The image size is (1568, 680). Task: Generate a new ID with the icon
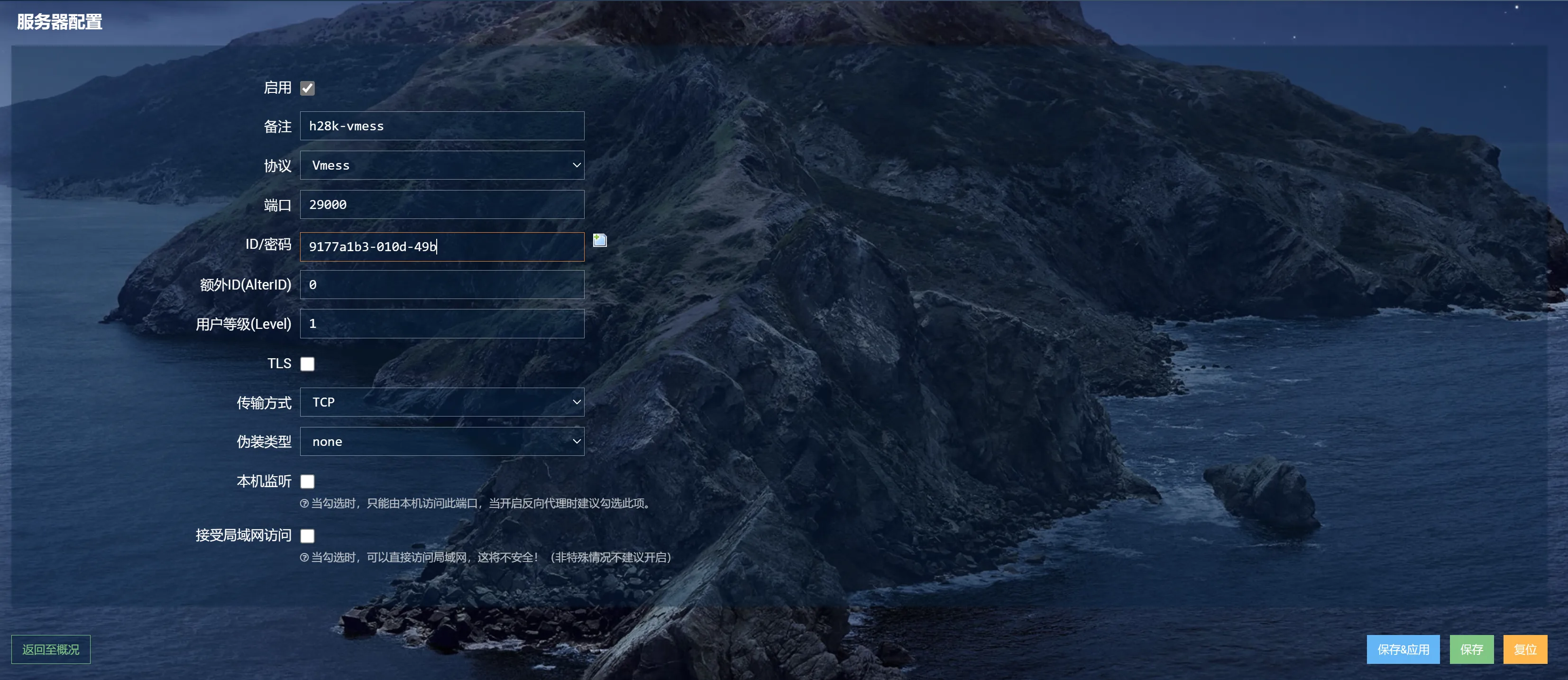coord(600,240)
